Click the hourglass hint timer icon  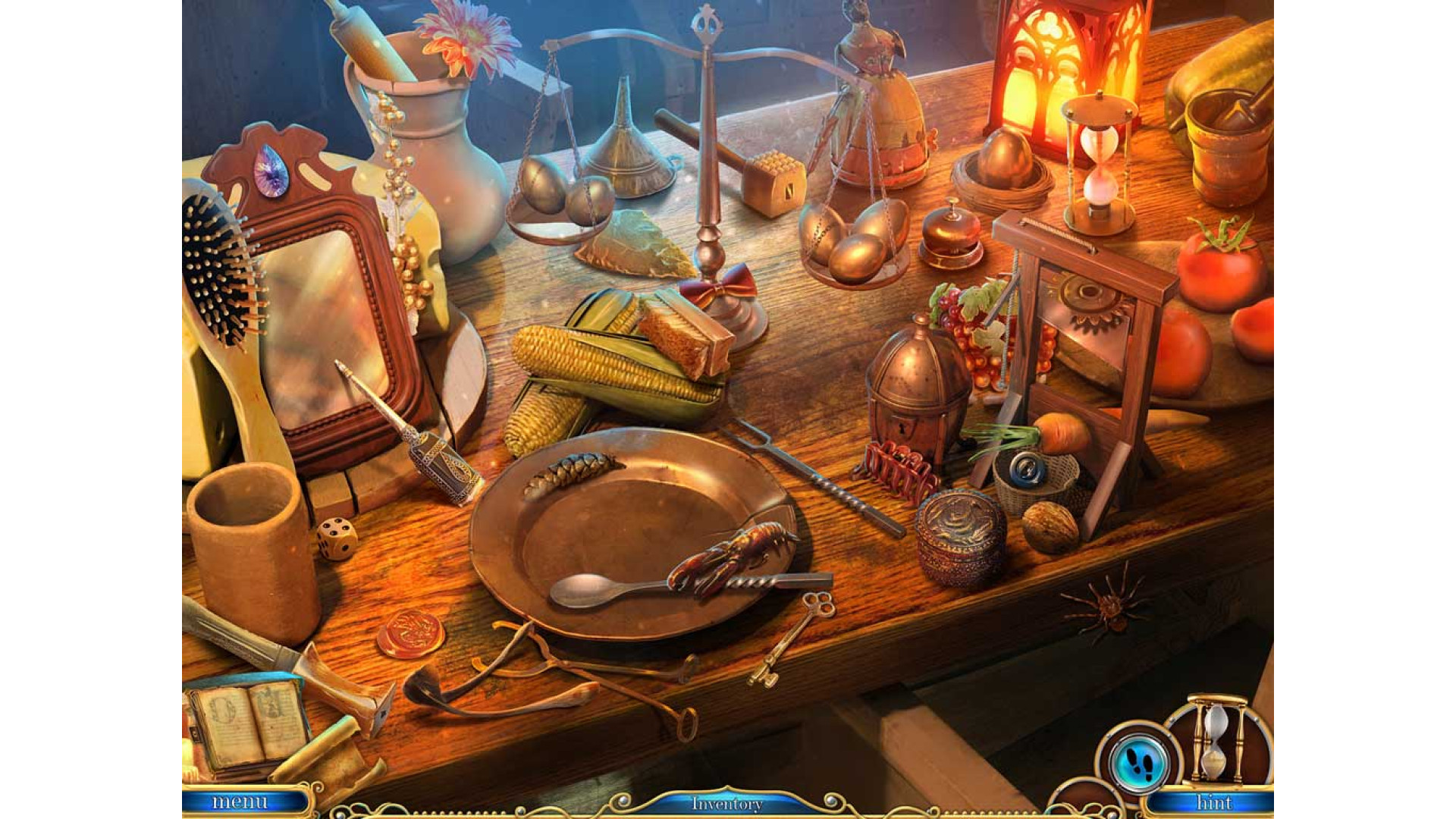[x=1217, y=738]
